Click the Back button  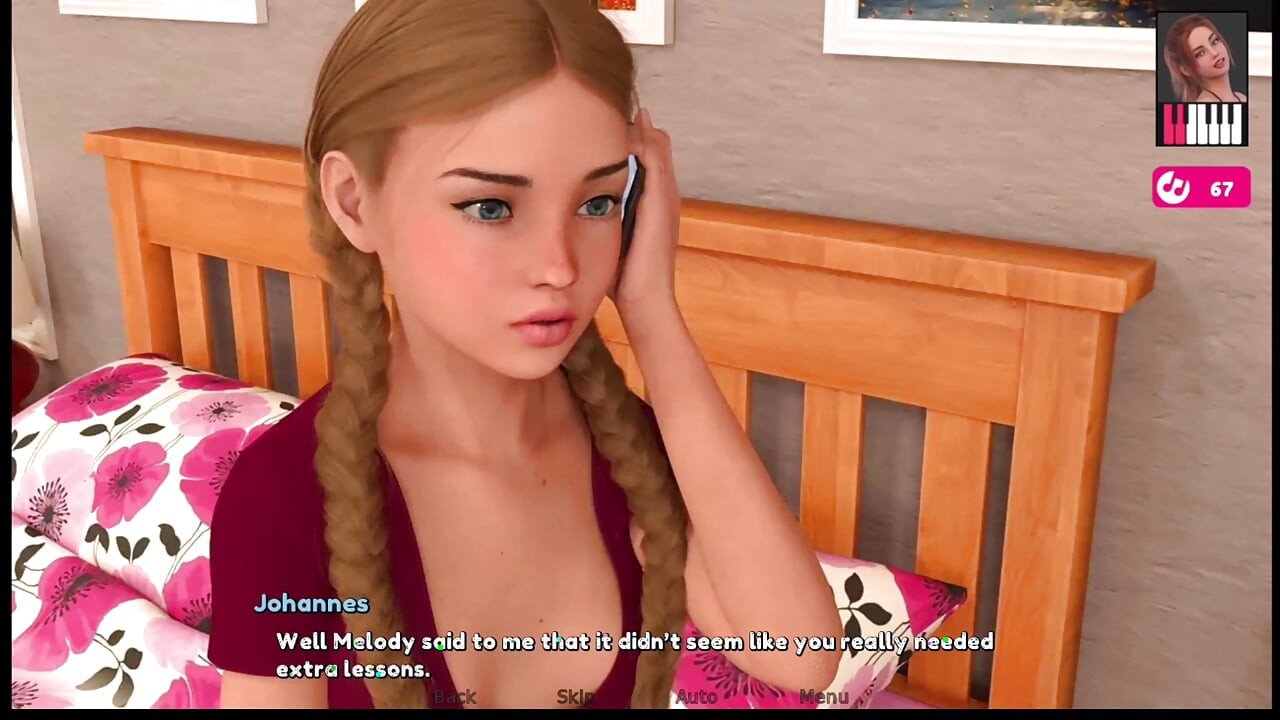tap(454, 697)
